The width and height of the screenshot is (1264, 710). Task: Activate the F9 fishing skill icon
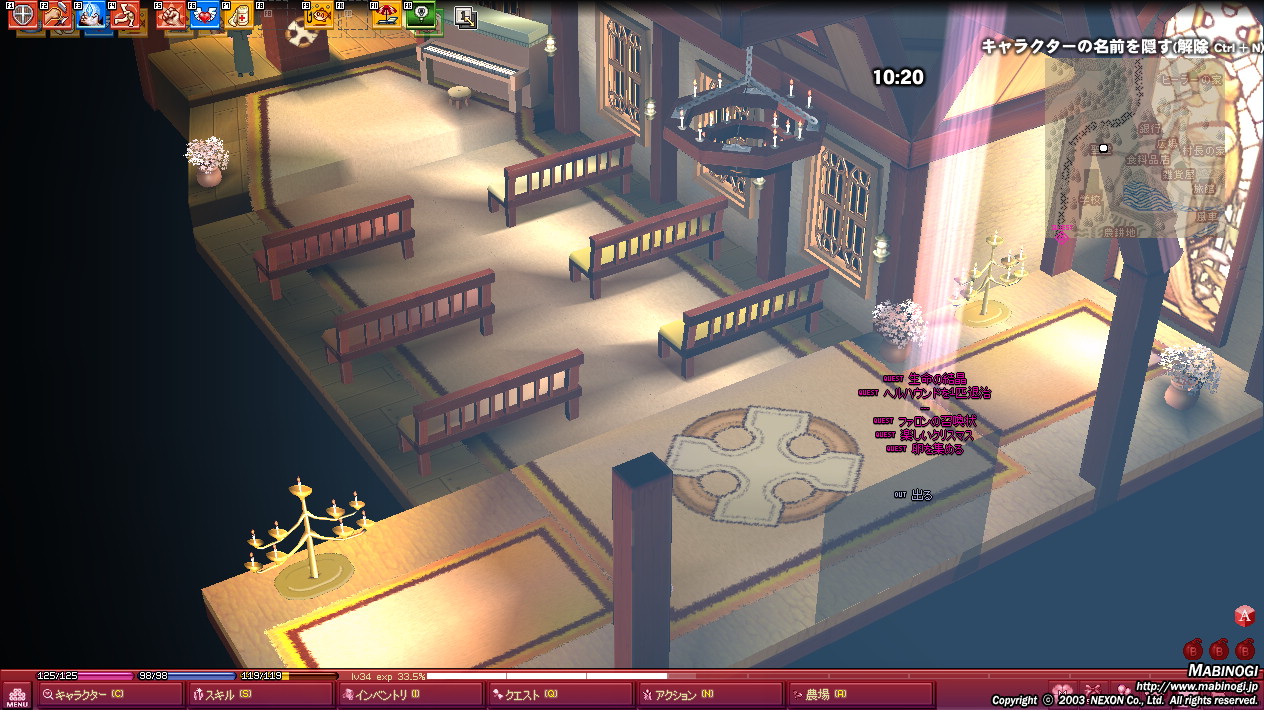coord(319,15)
